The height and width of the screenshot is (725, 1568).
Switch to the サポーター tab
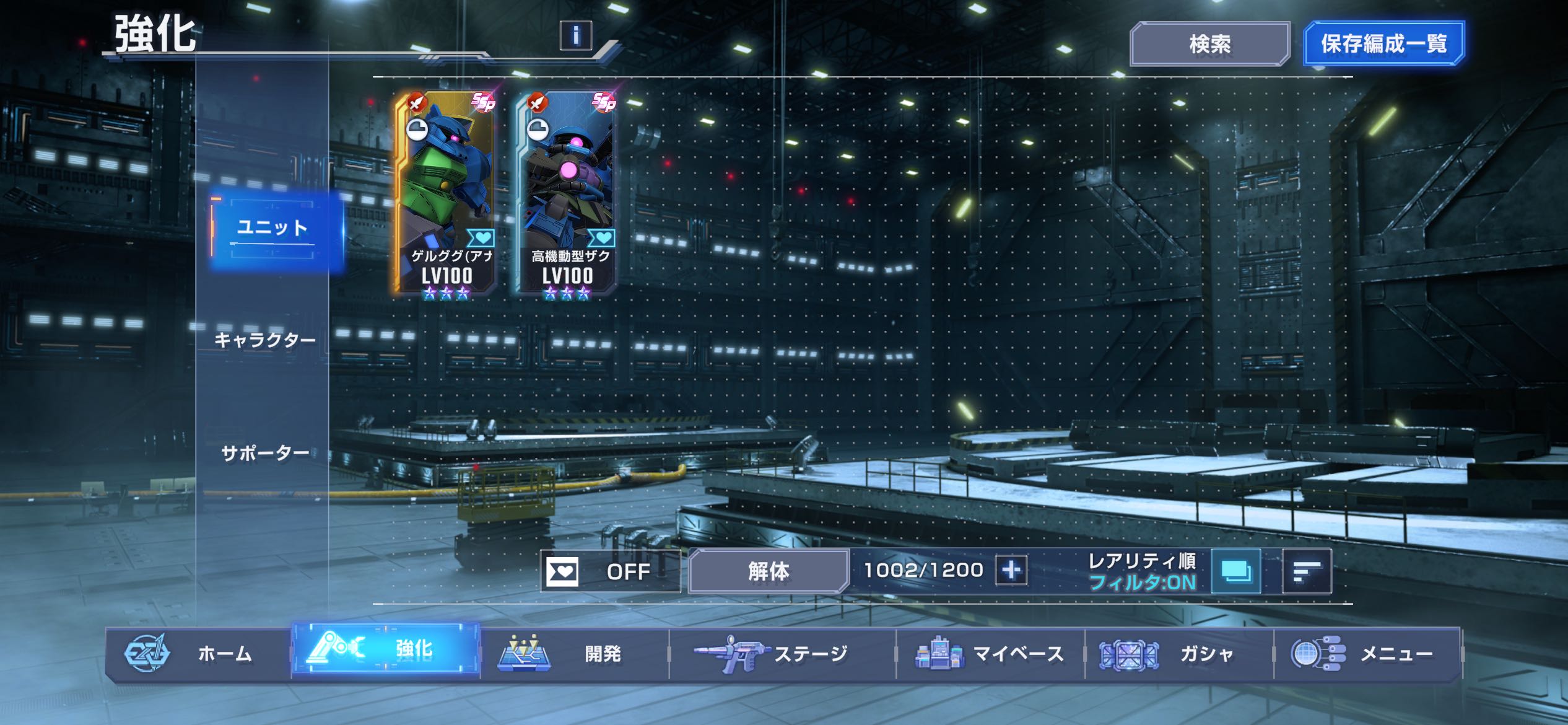265,454
